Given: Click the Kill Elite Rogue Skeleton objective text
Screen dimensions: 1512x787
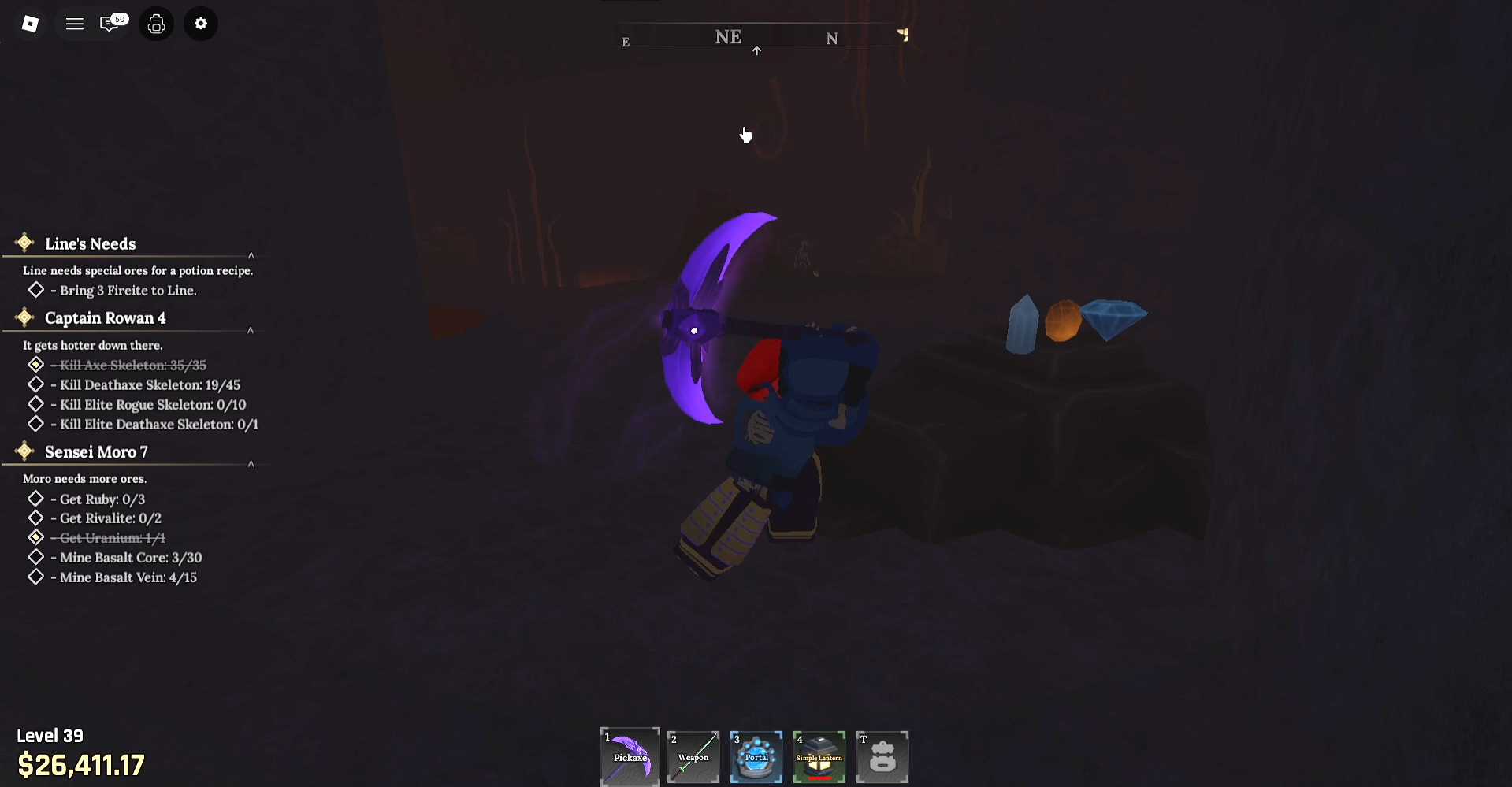Looking at the screenshot, I should point(150,404).
